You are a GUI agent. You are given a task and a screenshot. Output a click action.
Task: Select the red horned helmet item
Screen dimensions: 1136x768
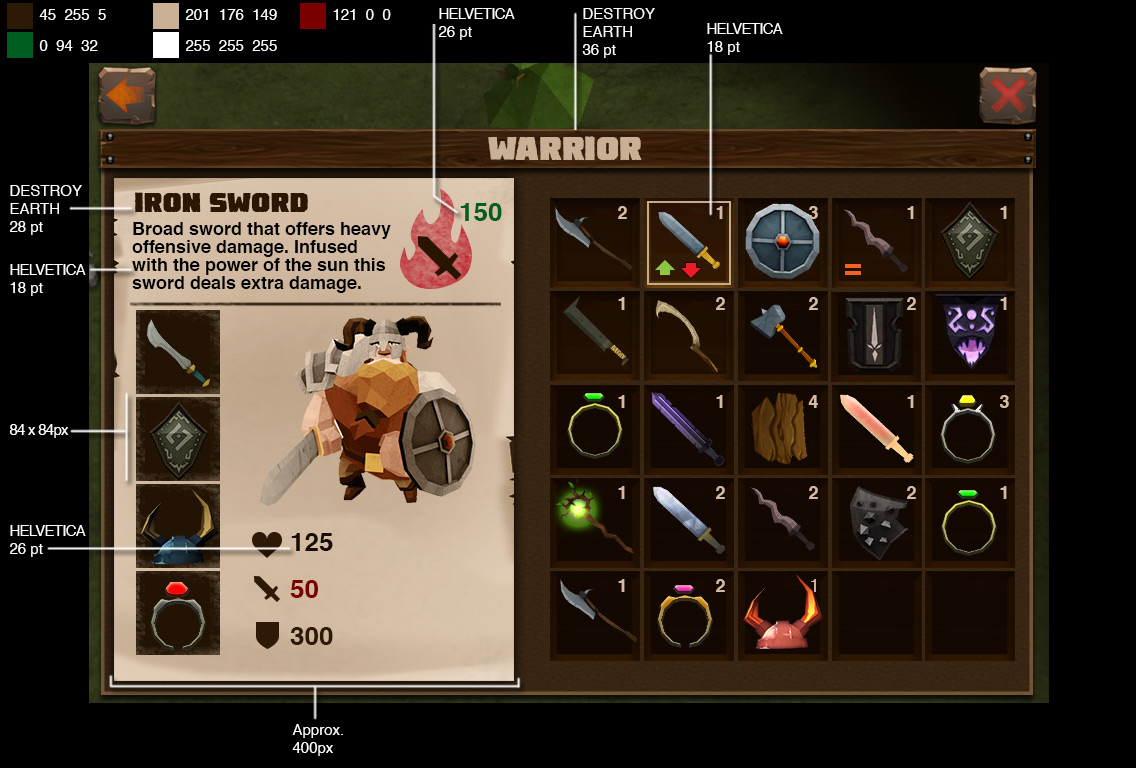coord(783,615)
